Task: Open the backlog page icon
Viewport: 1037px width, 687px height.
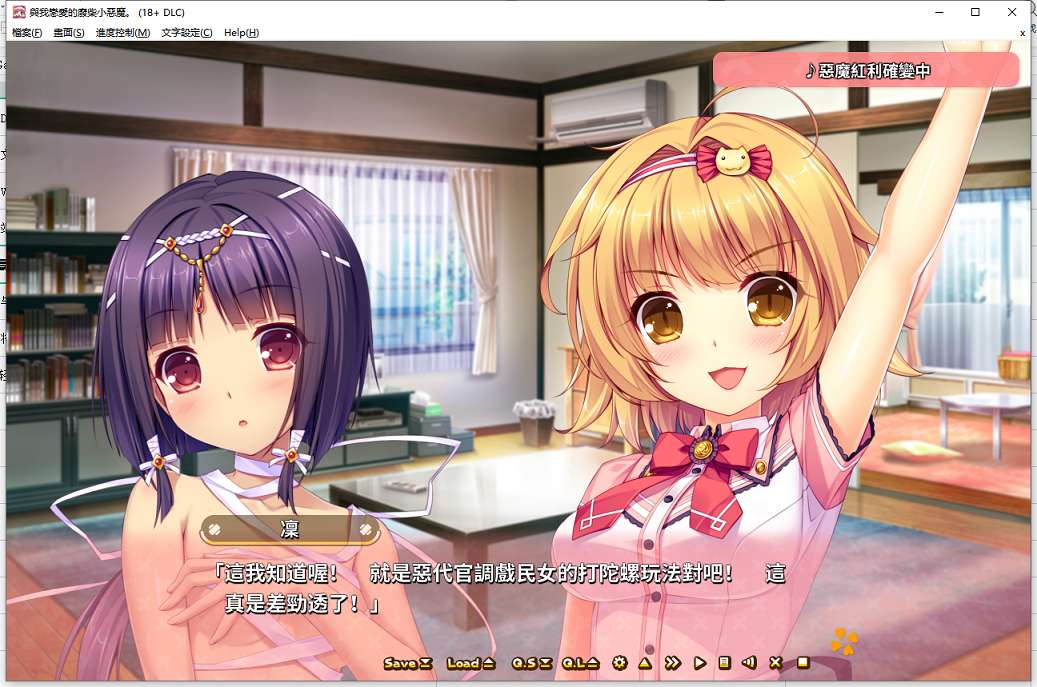Action: pos(724,663)
